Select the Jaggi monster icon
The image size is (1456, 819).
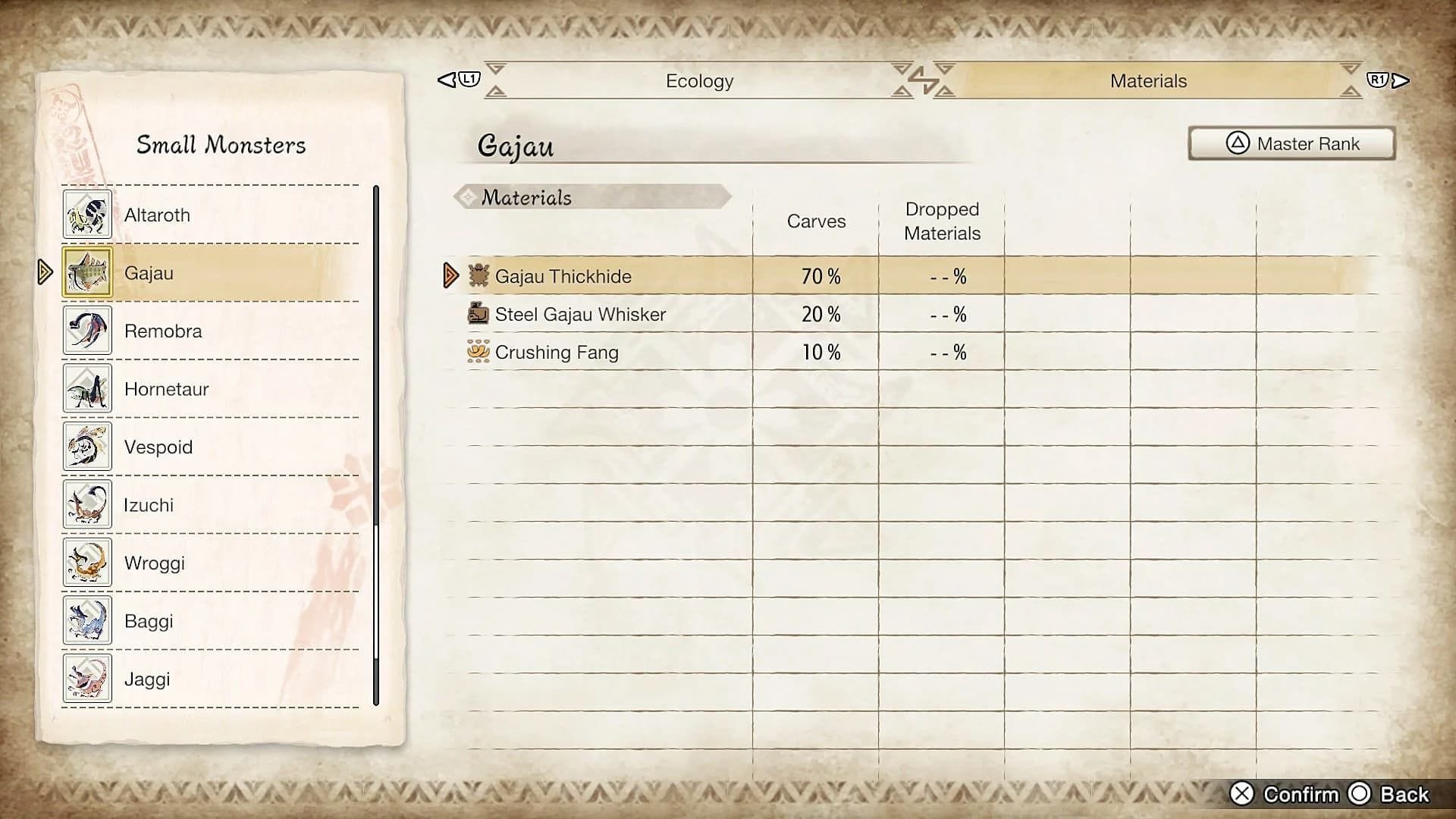87,679
